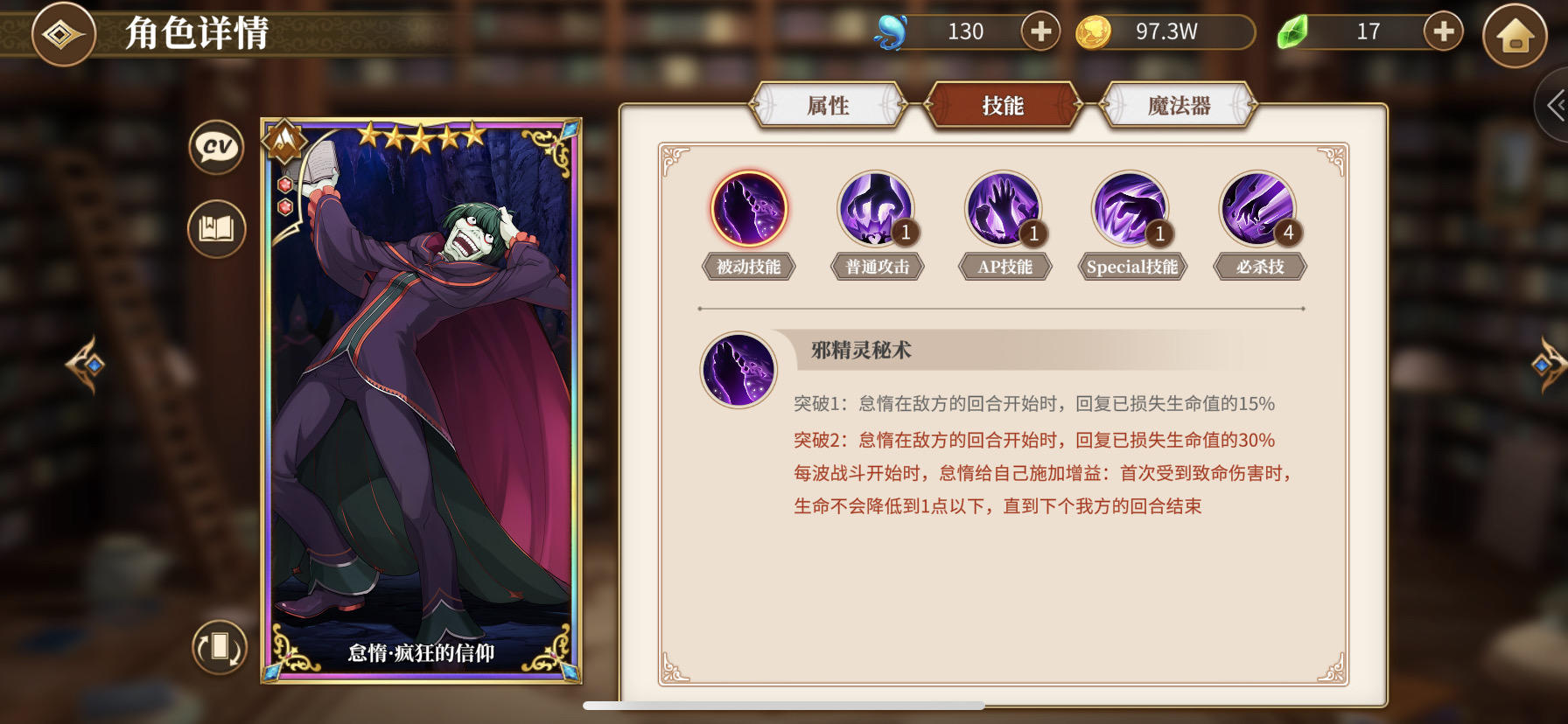Select the 必杀技 ultimate skill icon

point(1259,208)
